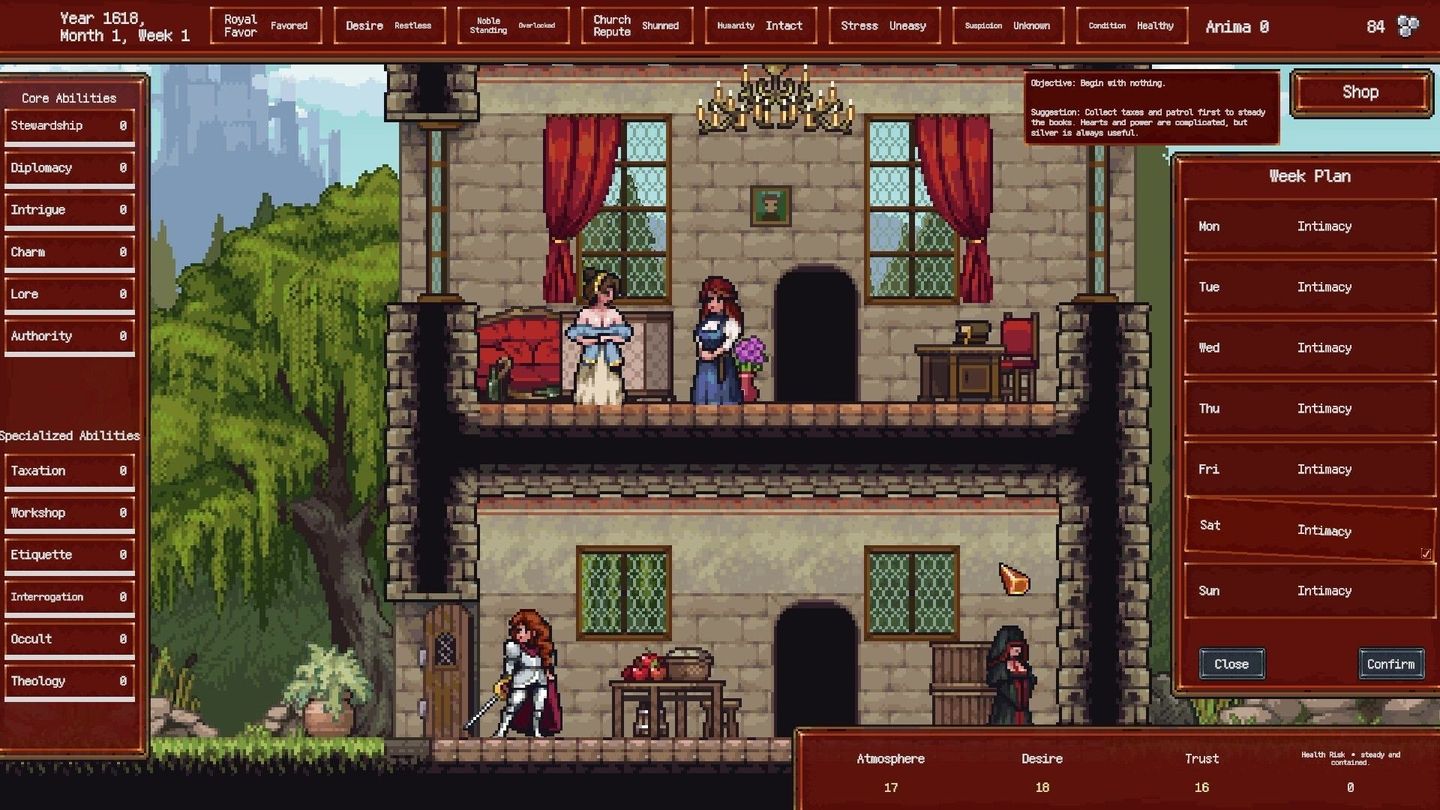Toggle the Saturday Intimacy checkbox
Screen dimensions: 1440x810
(x=1425, y=551)
